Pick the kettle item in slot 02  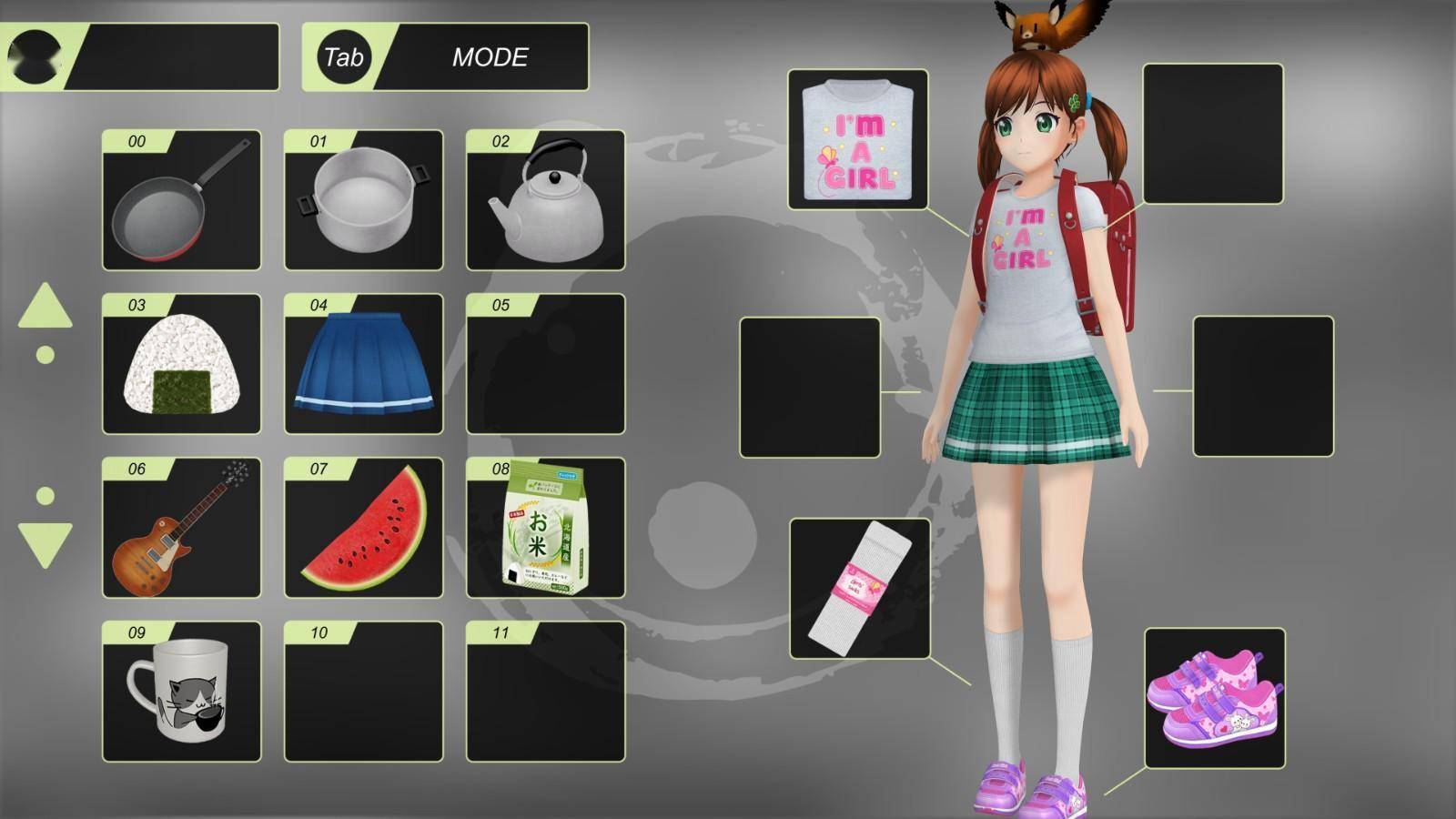[x=544, y=202]
